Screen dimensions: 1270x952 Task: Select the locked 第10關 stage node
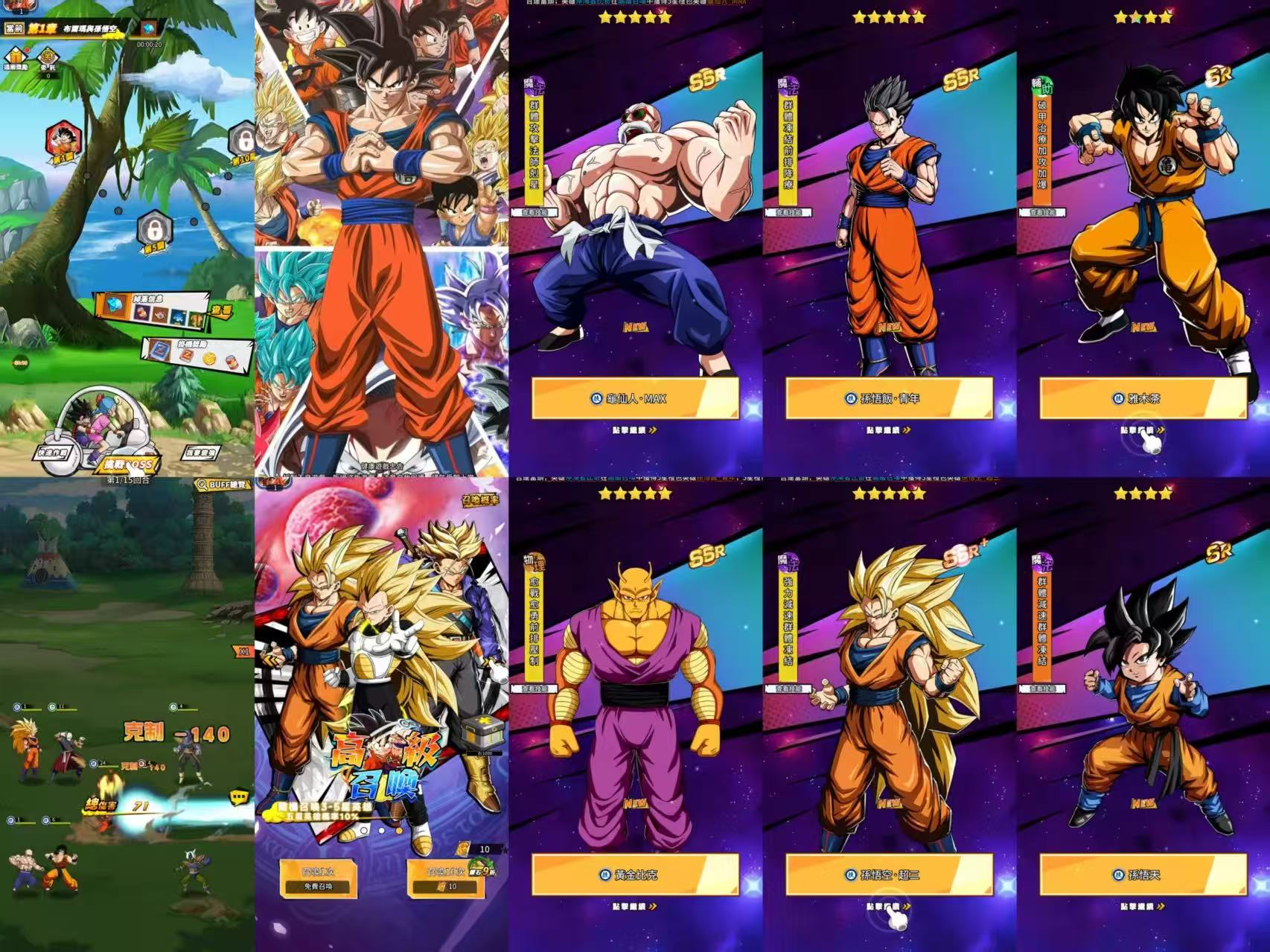tap(243, 141)
